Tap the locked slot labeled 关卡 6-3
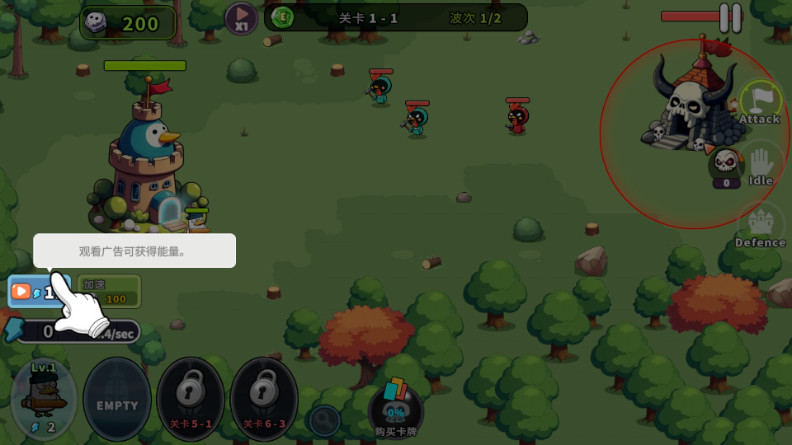The height and width of the screenshot is (445, 792). point(264,397)
